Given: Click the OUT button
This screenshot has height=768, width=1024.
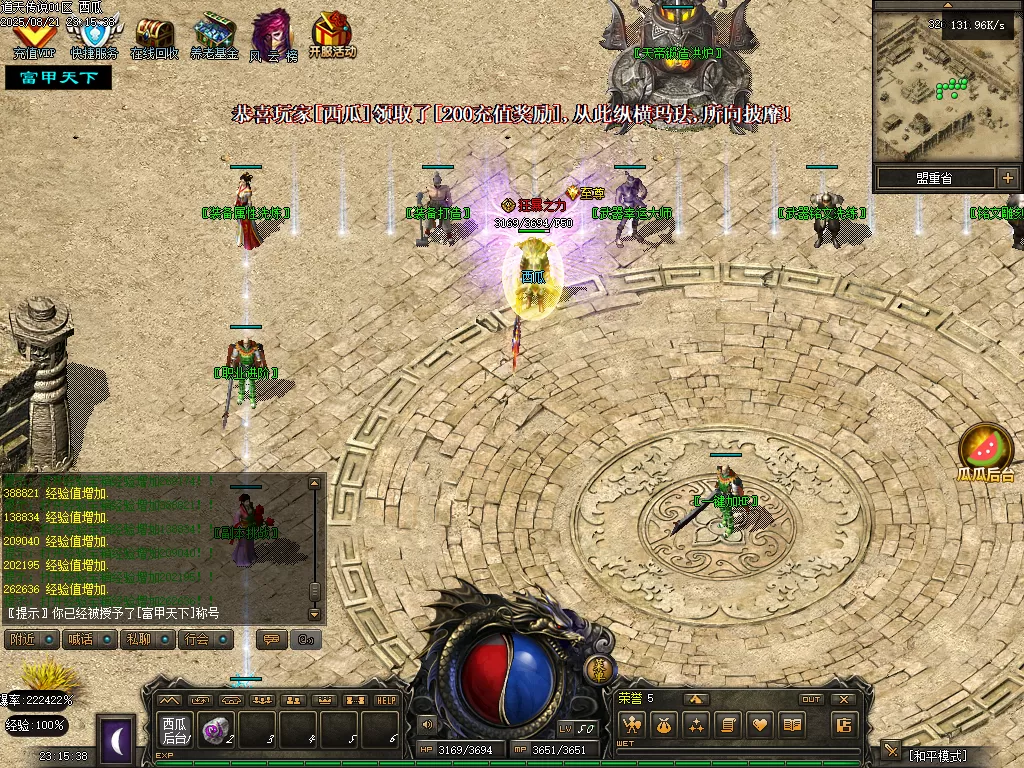Looking at the screenshot, I should (x=811, y=699).
